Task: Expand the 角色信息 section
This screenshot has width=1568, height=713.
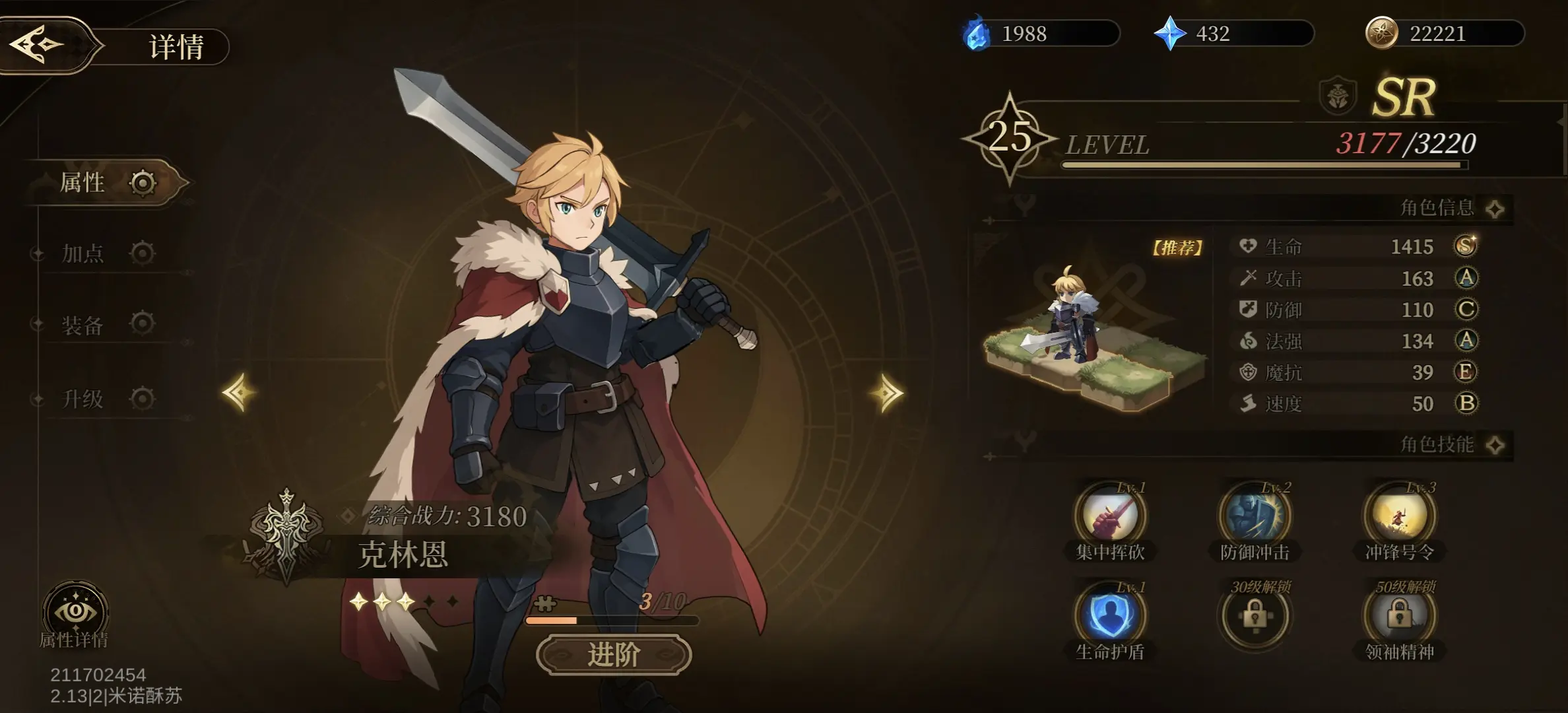Action: click(1495, 209)
